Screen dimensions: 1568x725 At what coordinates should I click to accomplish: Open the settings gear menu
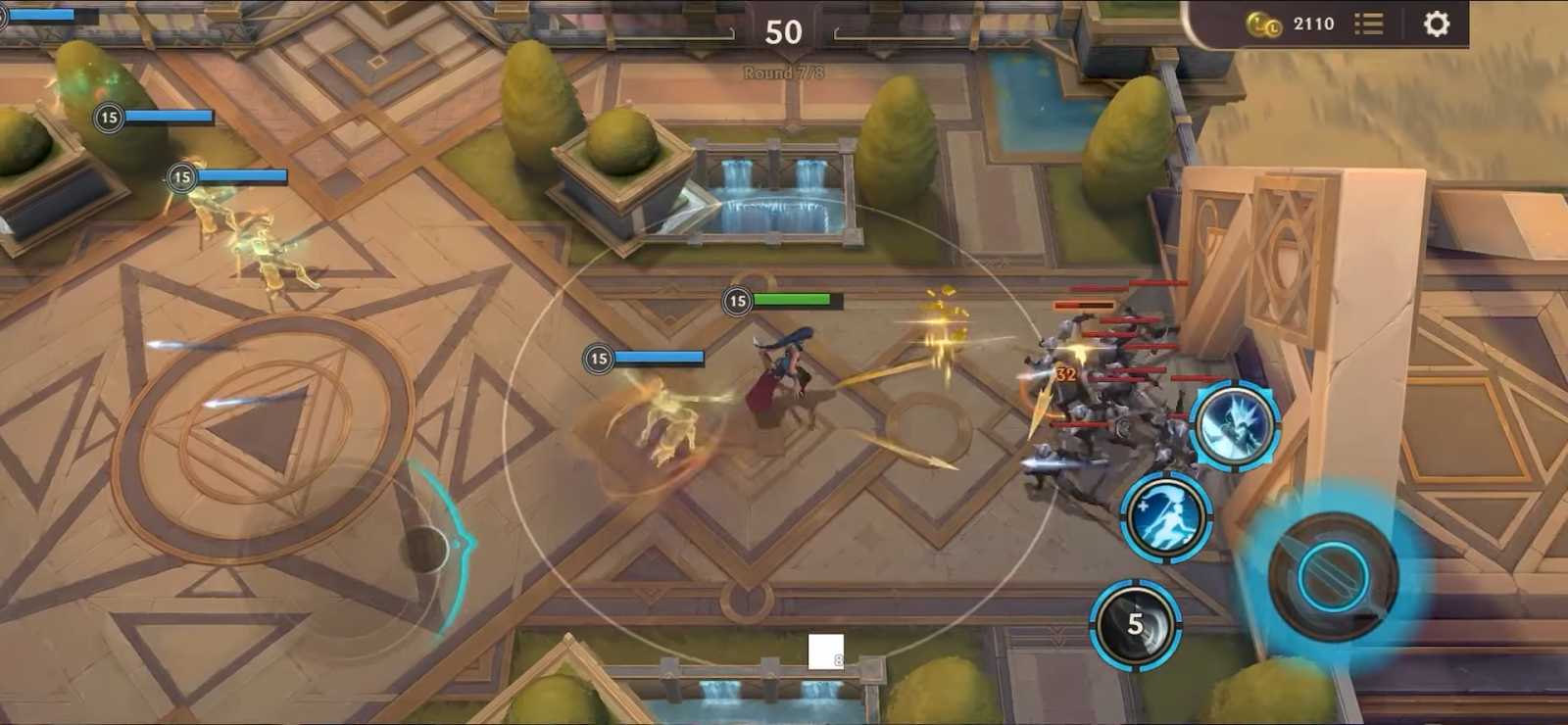[1436, 24]
